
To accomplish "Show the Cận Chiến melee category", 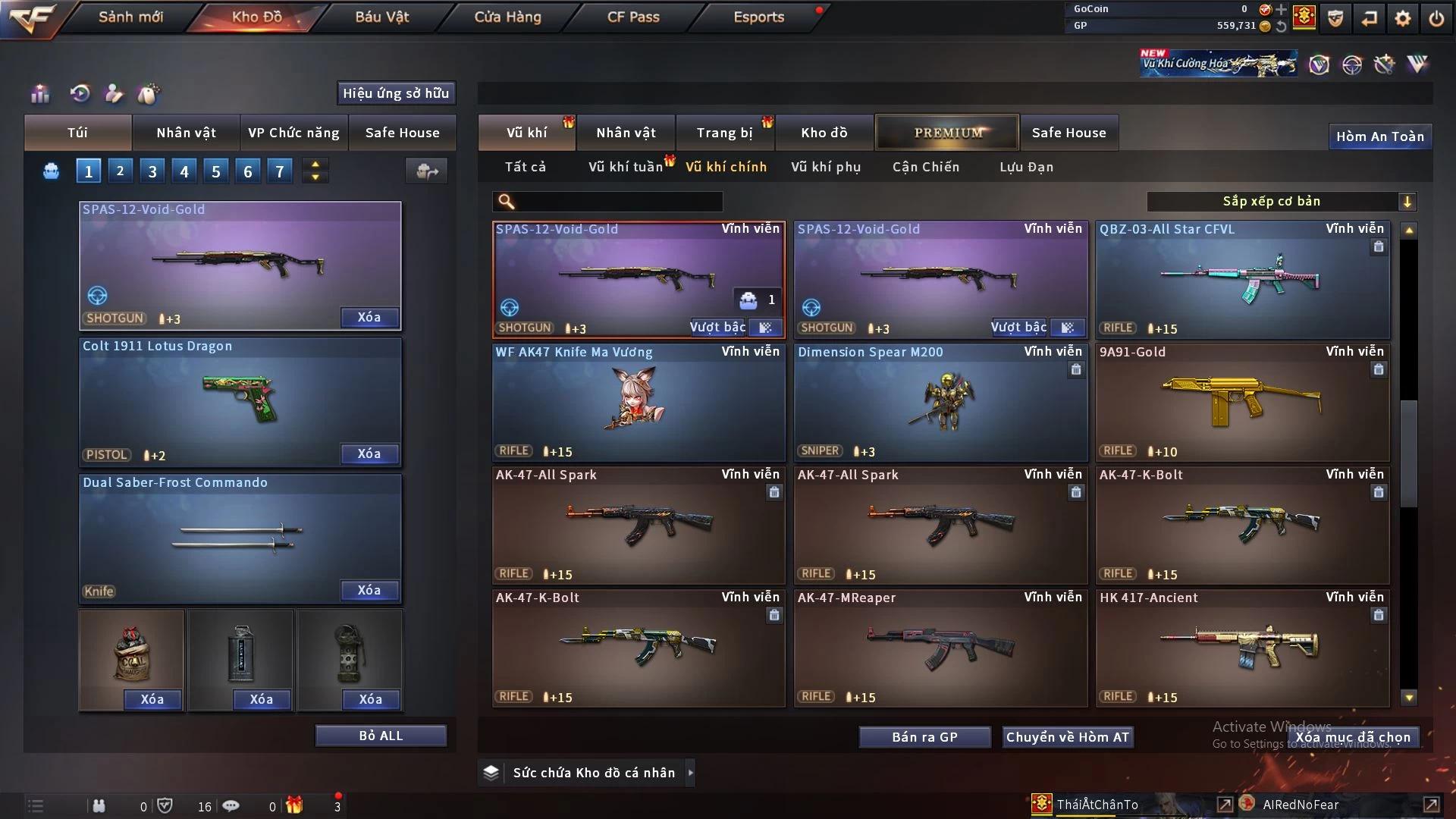I will click(x=926, y=167).
